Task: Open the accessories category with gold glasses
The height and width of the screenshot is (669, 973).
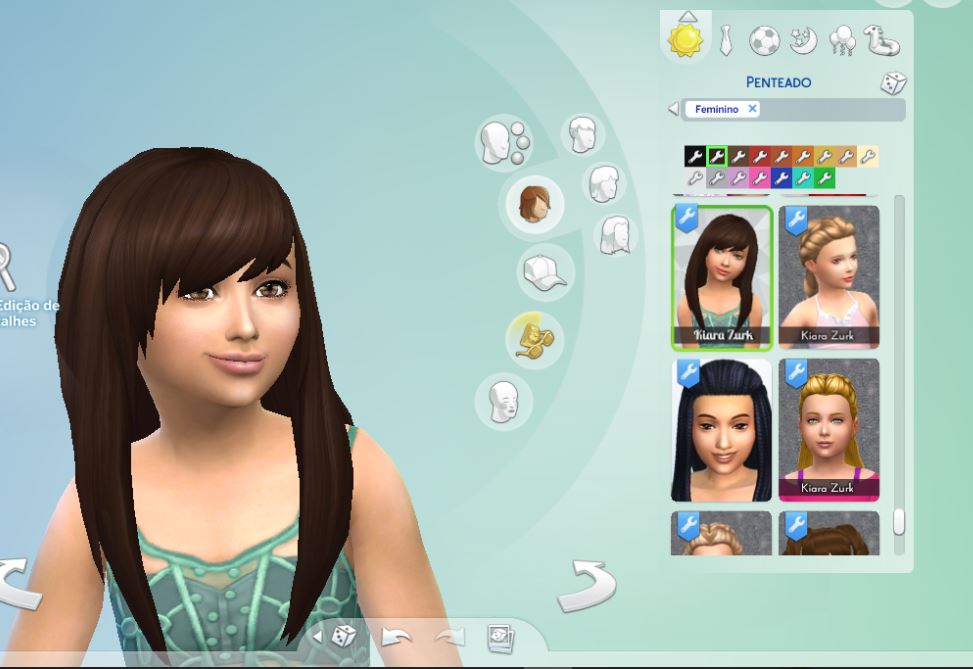Action: [534, 337]
